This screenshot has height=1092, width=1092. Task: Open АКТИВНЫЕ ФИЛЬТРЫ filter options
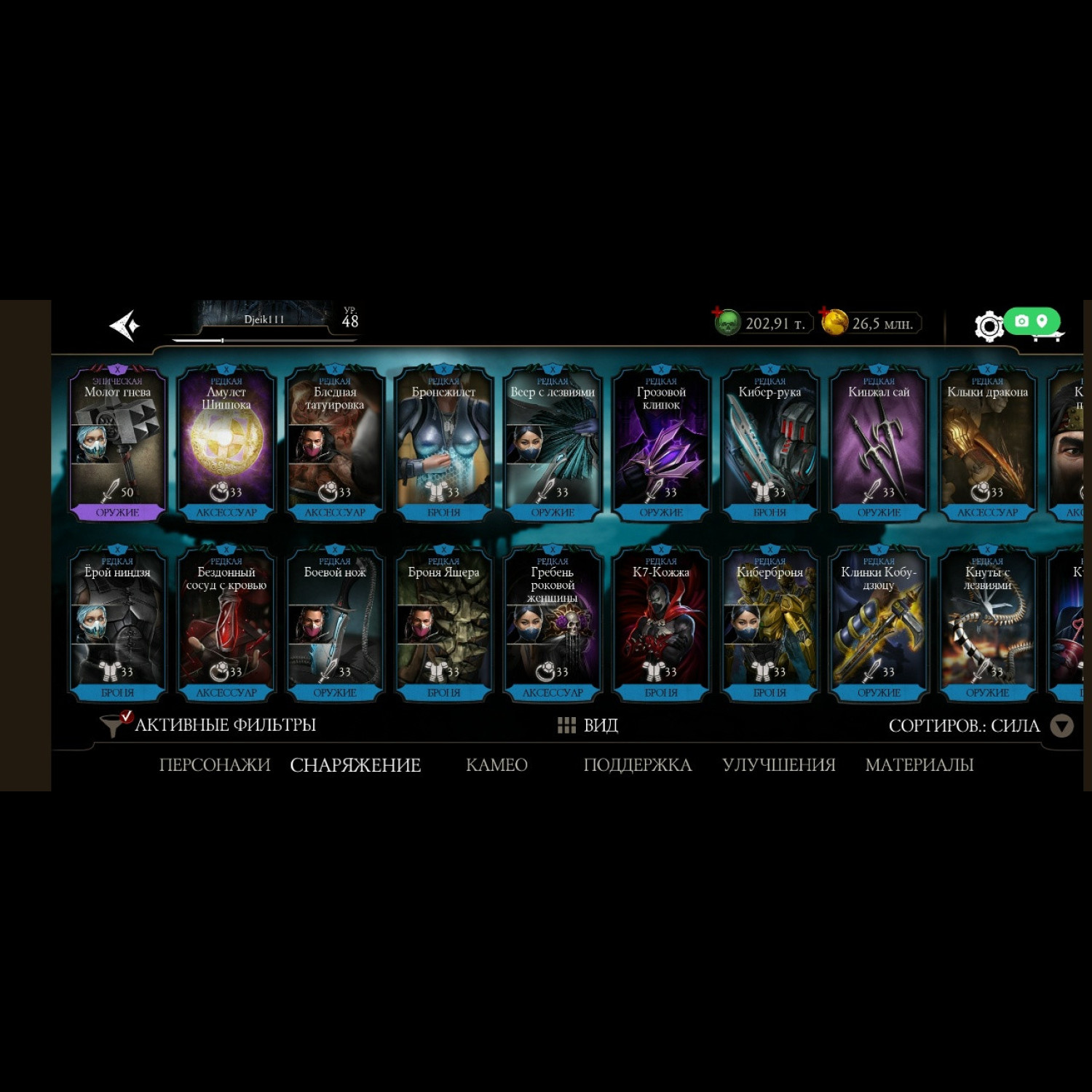point(210,725)
